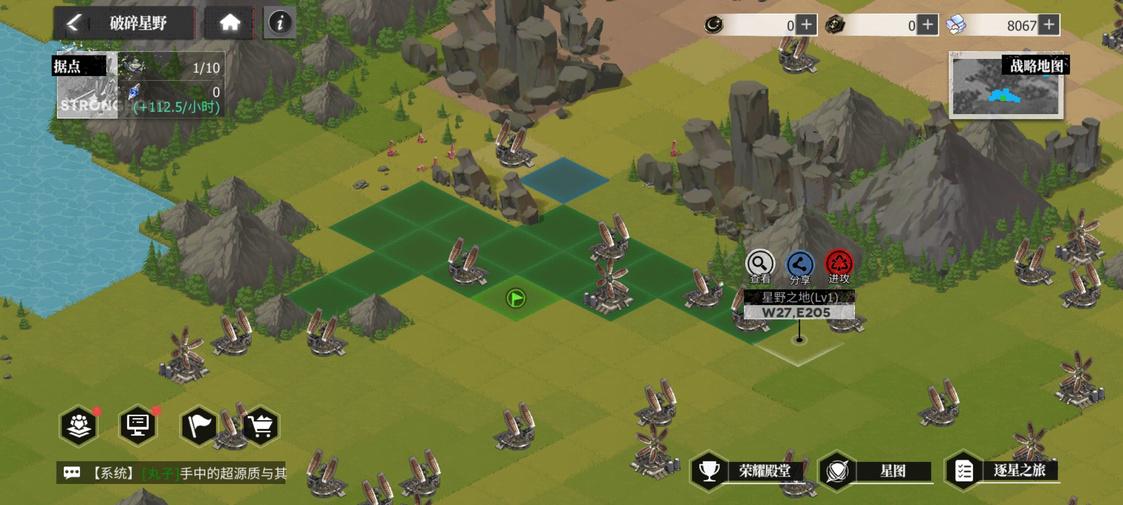Viewport: 1123px width, 505px height.
Task: Open the white flag hexagon icon
Action: coord(198,426)
